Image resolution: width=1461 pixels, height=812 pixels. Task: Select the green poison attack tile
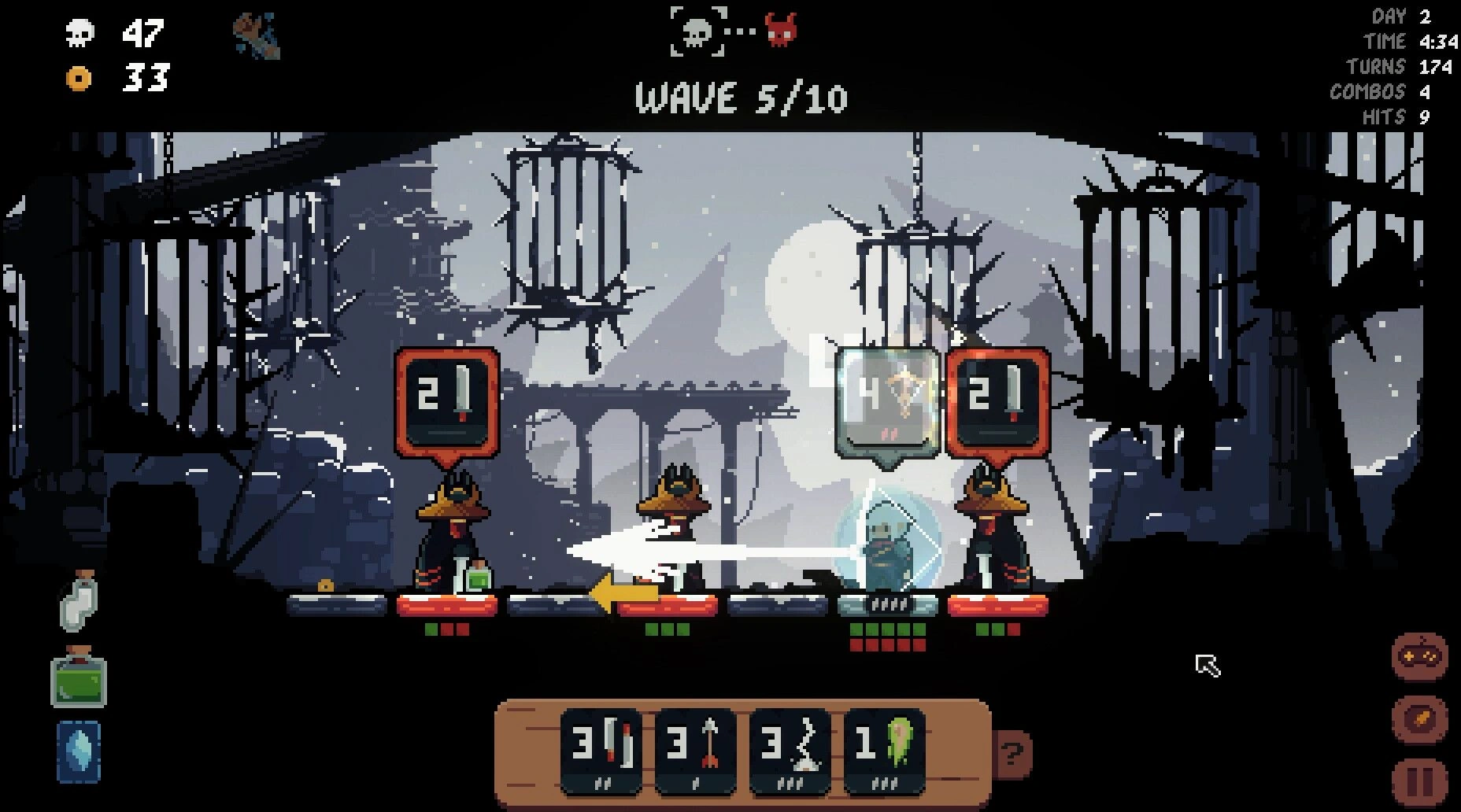[x=883, y=750]
